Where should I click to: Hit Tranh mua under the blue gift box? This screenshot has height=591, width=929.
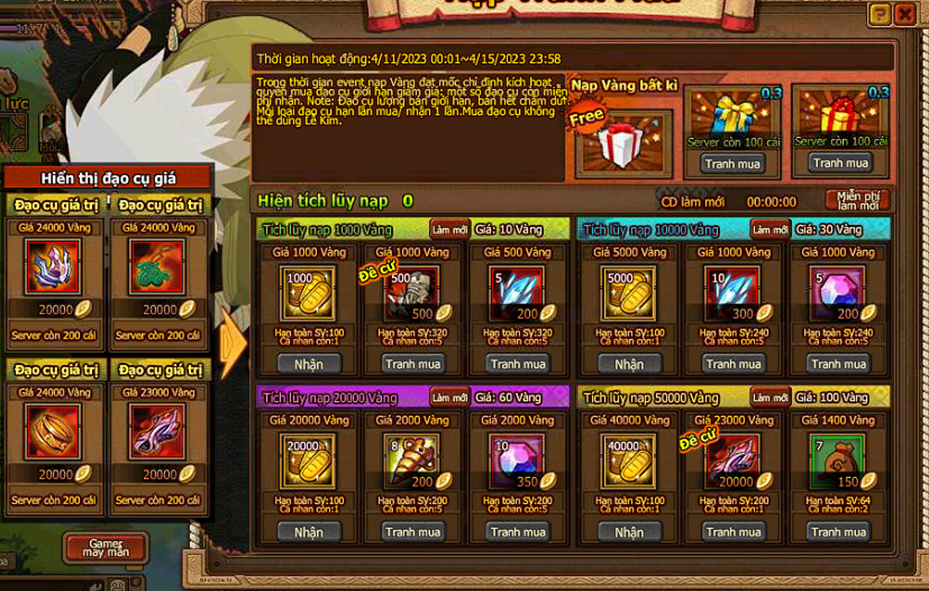[732, 163]
